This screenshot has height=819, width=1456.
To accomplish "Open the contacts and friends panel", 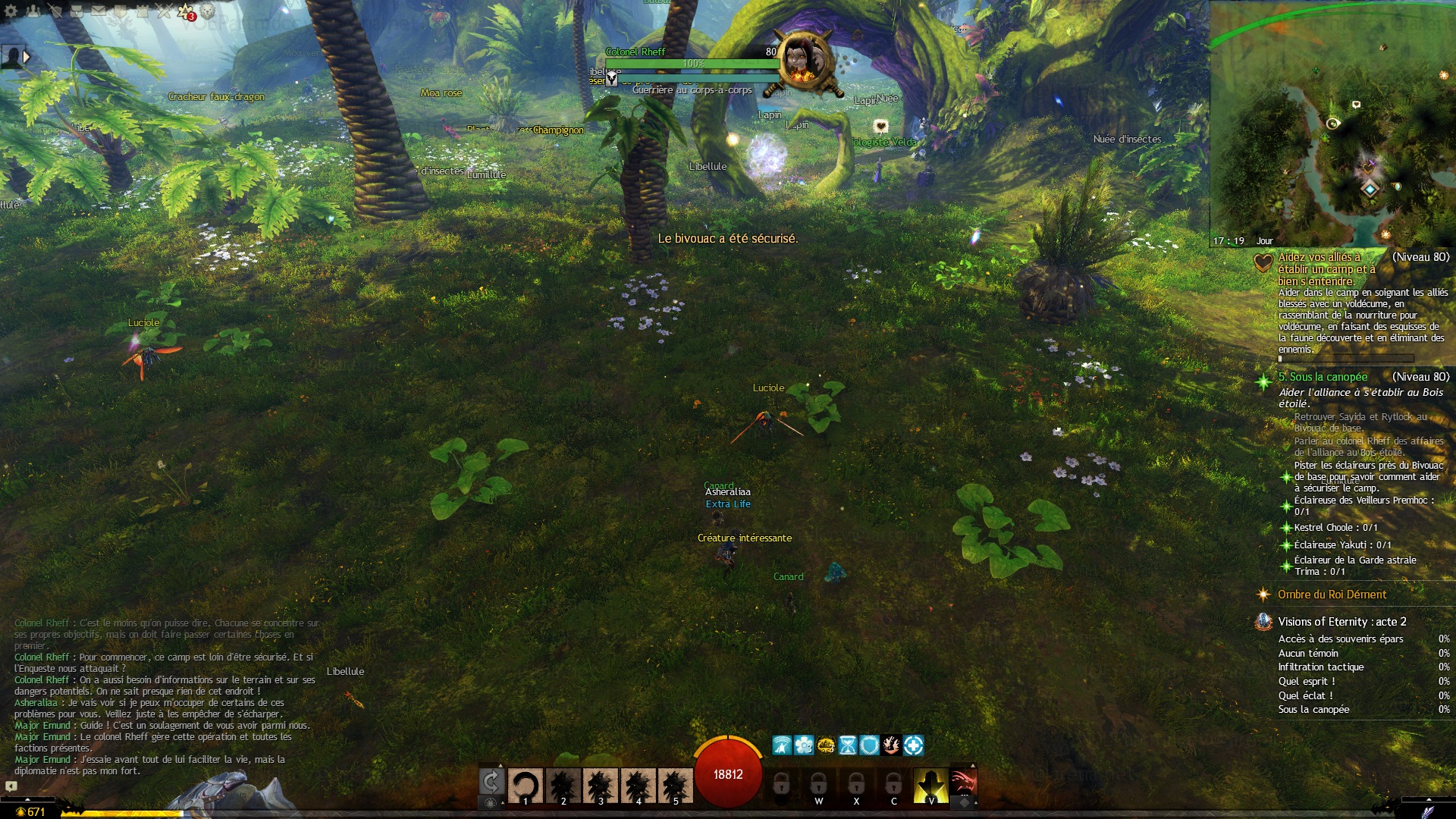I will coord(33,11).
